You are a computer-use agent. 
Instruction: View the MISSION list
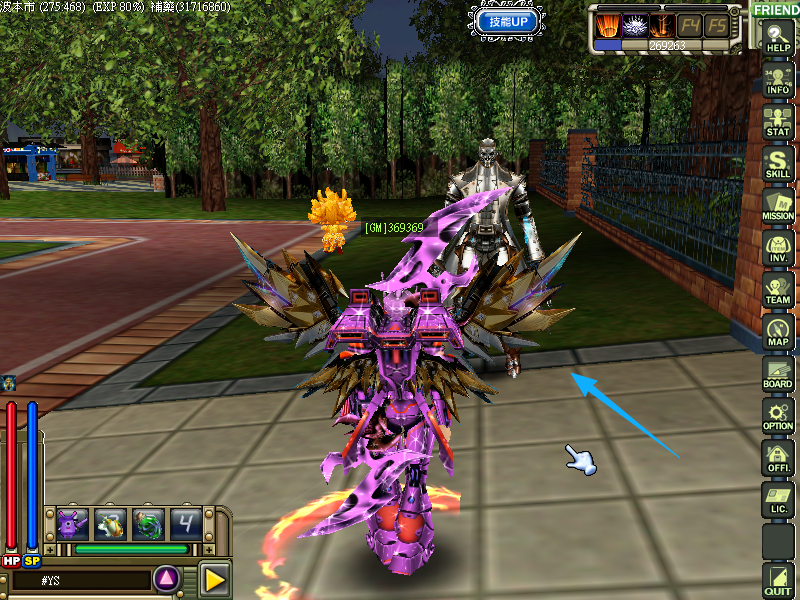point(777,206)
